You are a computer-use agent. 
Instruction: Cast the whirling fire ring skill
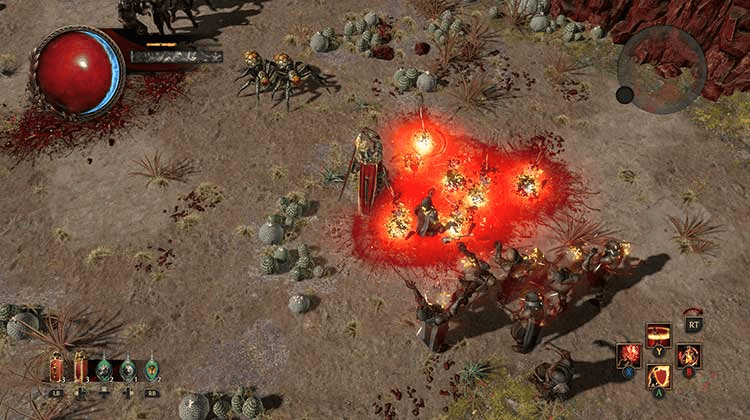(689, 354)
